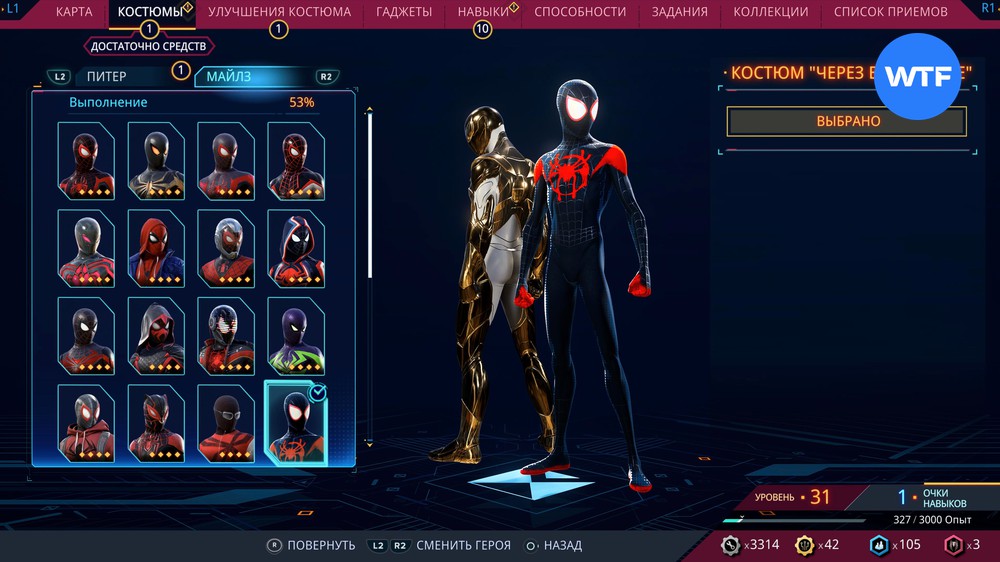
Task: Choose the suit wearing a red hoodie
Action: tap(85, 422)
